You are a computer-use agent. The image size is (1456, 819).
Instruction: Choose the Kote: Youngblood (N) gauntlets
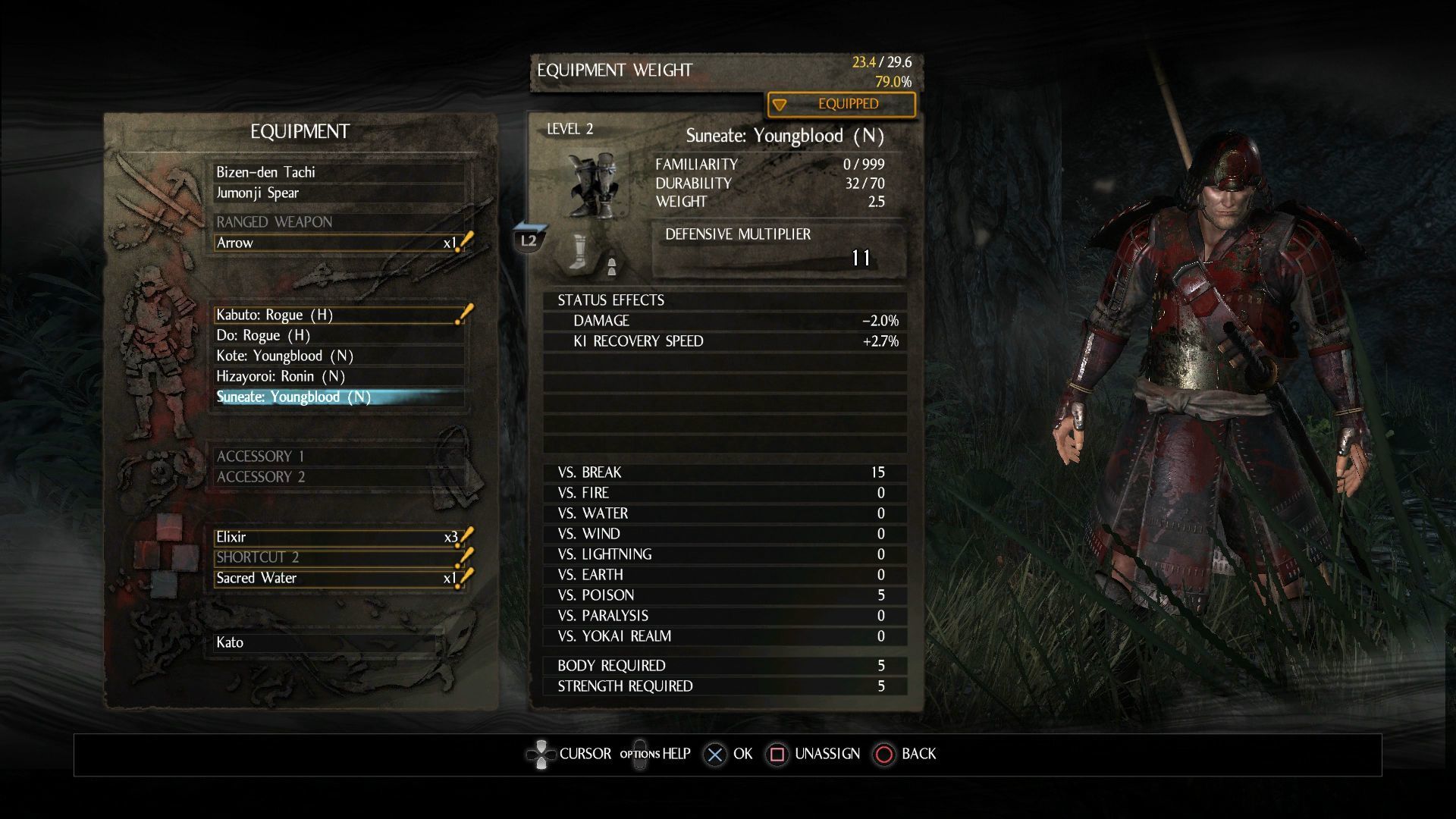point(339,356)
